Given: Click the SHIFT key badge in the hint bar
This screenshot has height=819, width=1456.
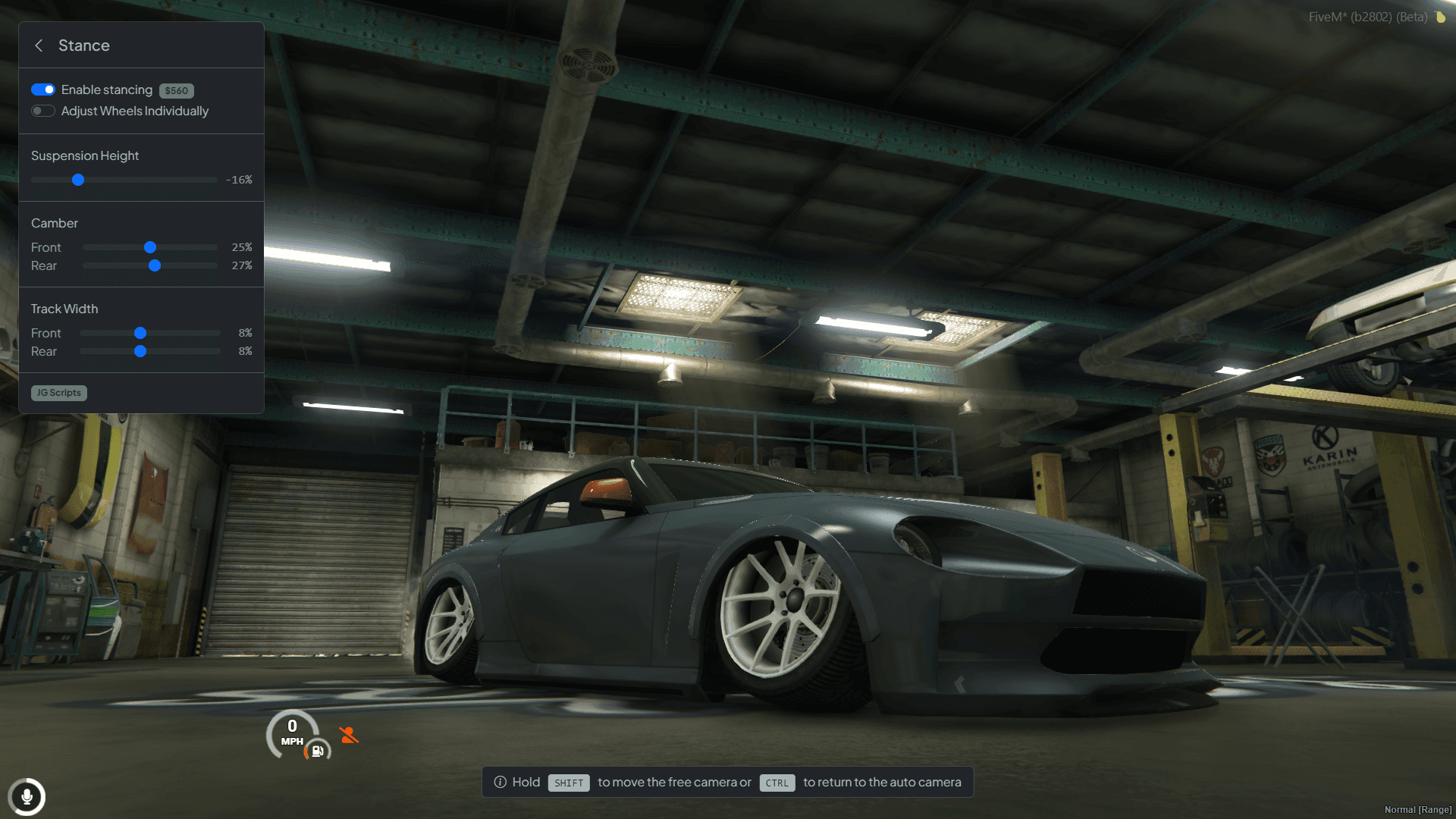Looking at the screenshot, I should (569, 783).
